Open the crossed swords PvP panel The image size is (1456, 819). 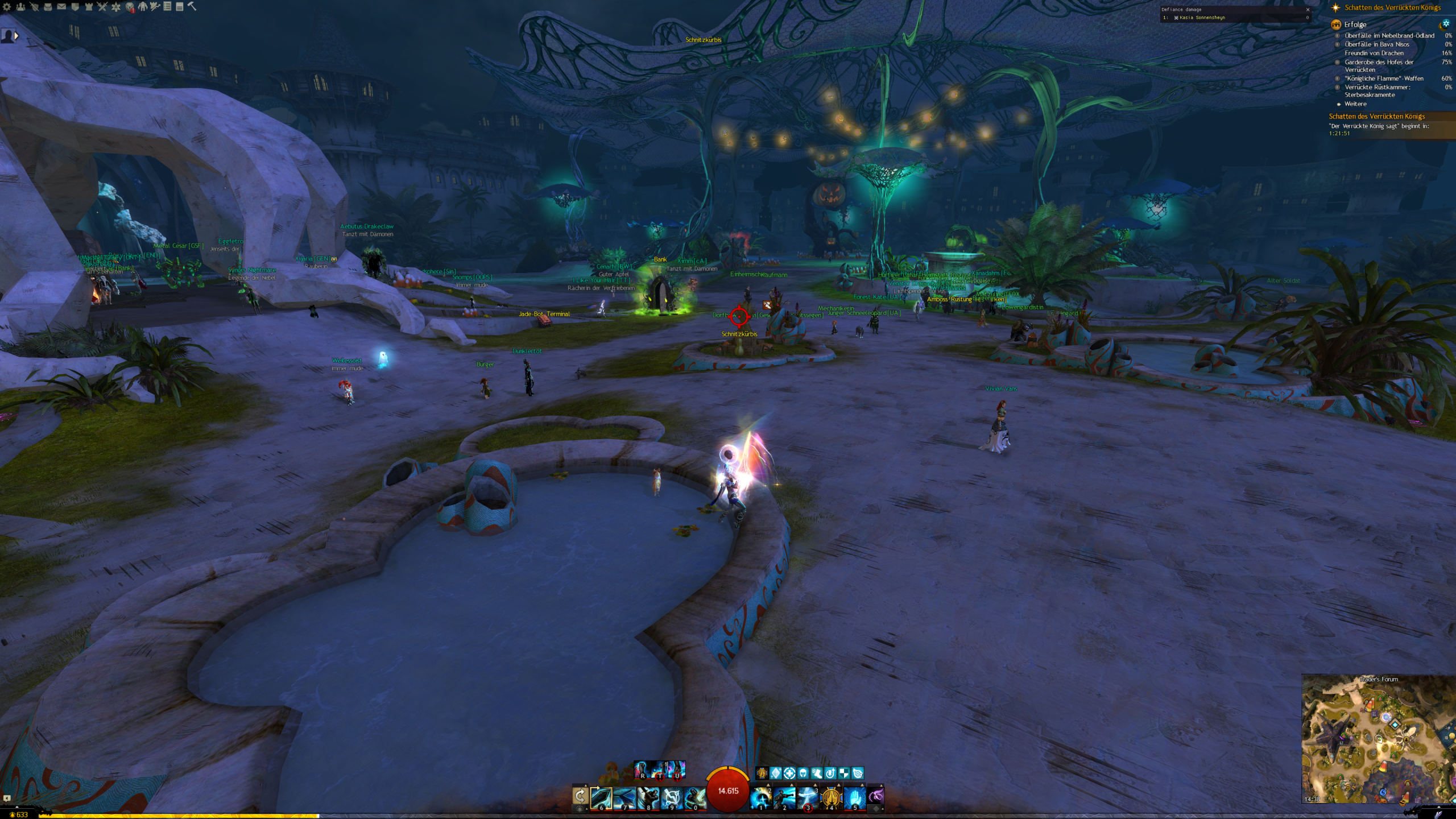coord(102,7)
